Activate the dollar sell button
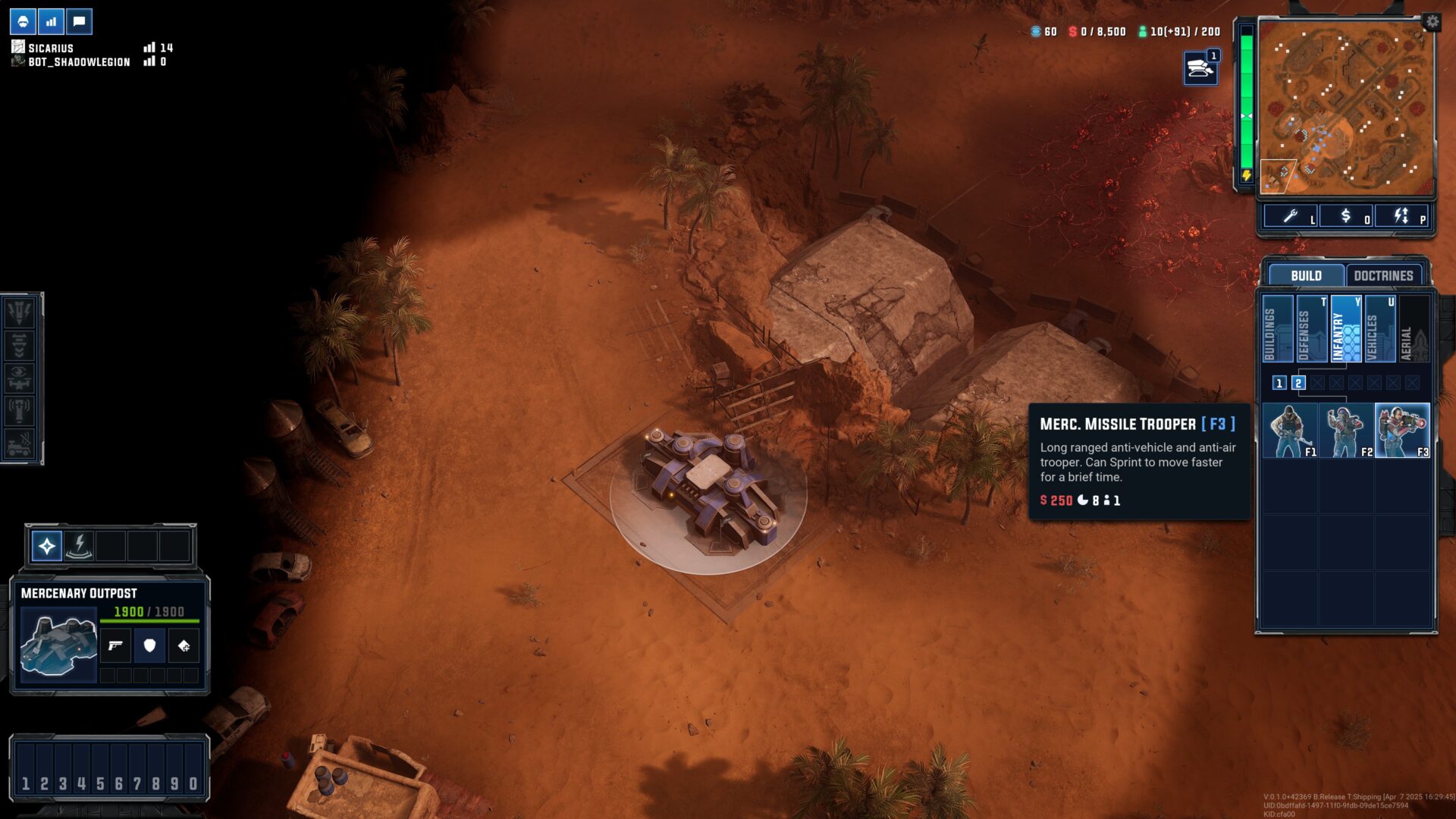The height and width of the screenshot is (819, 1456). click(1346, 216)
